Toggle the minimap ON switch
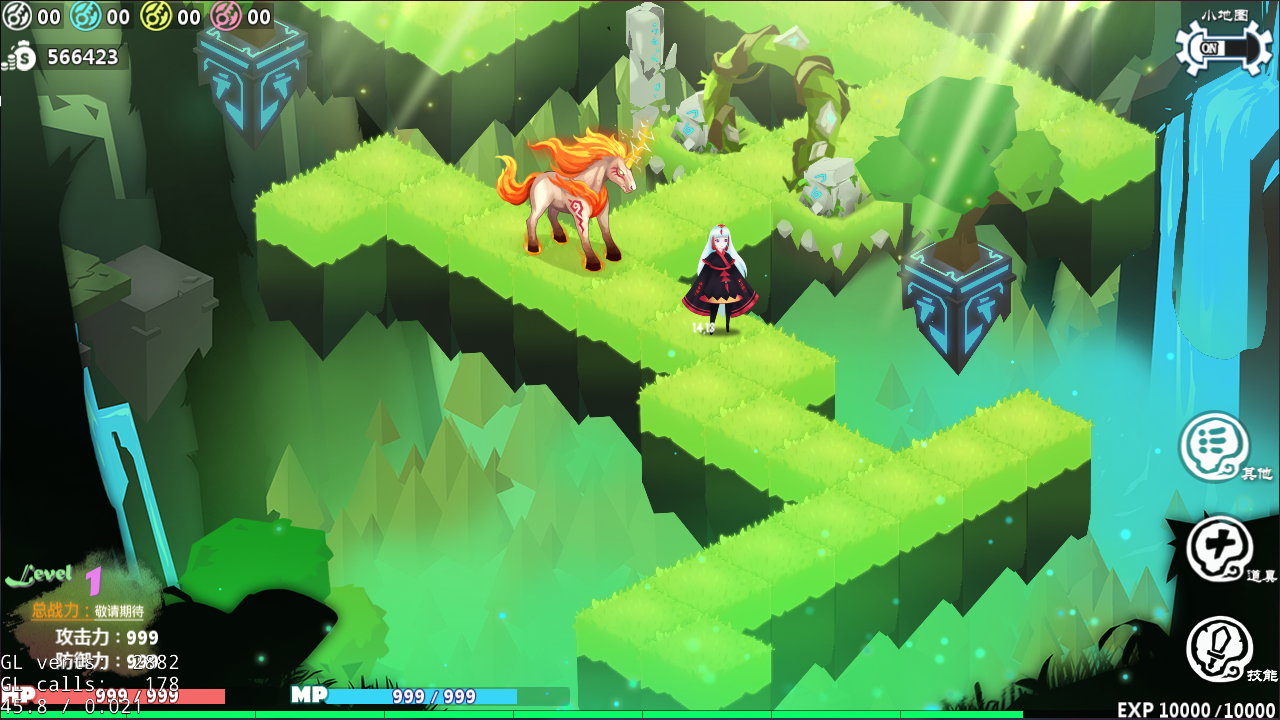The image size is (1280, 720). [x=1222, y=48]
